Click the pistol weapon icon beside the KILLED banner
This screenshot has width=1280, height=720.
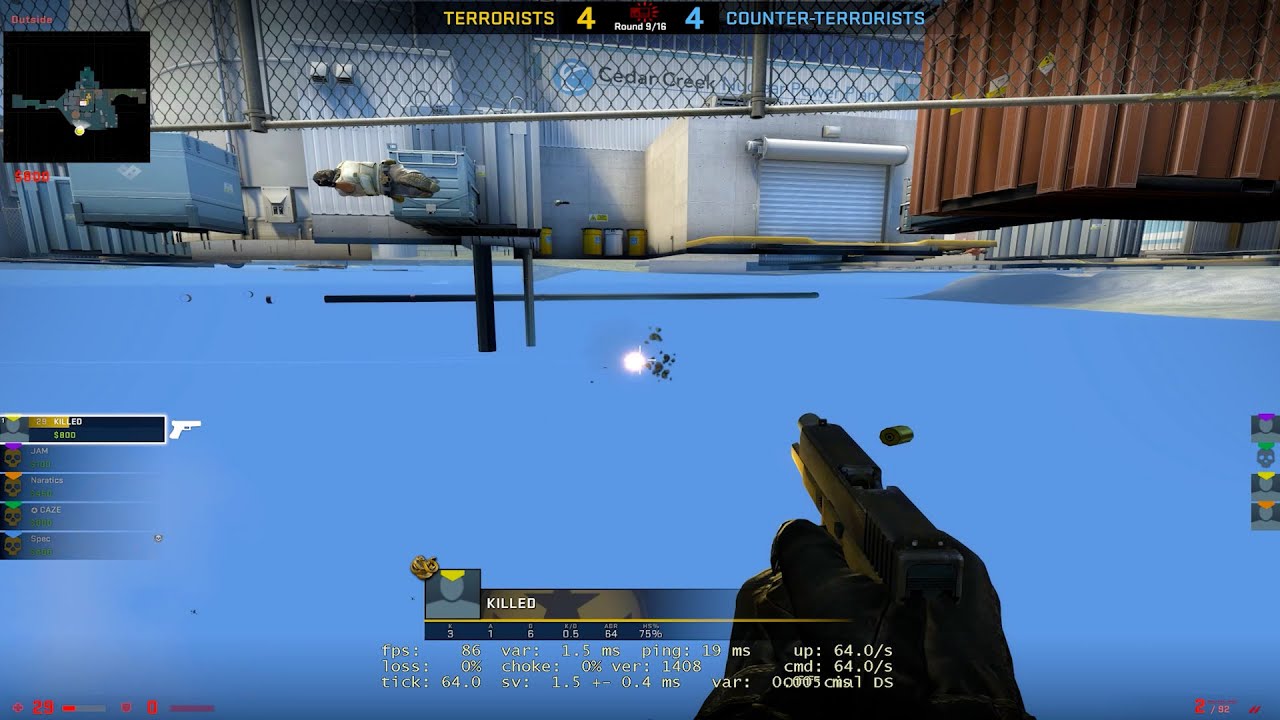point(186,429)
